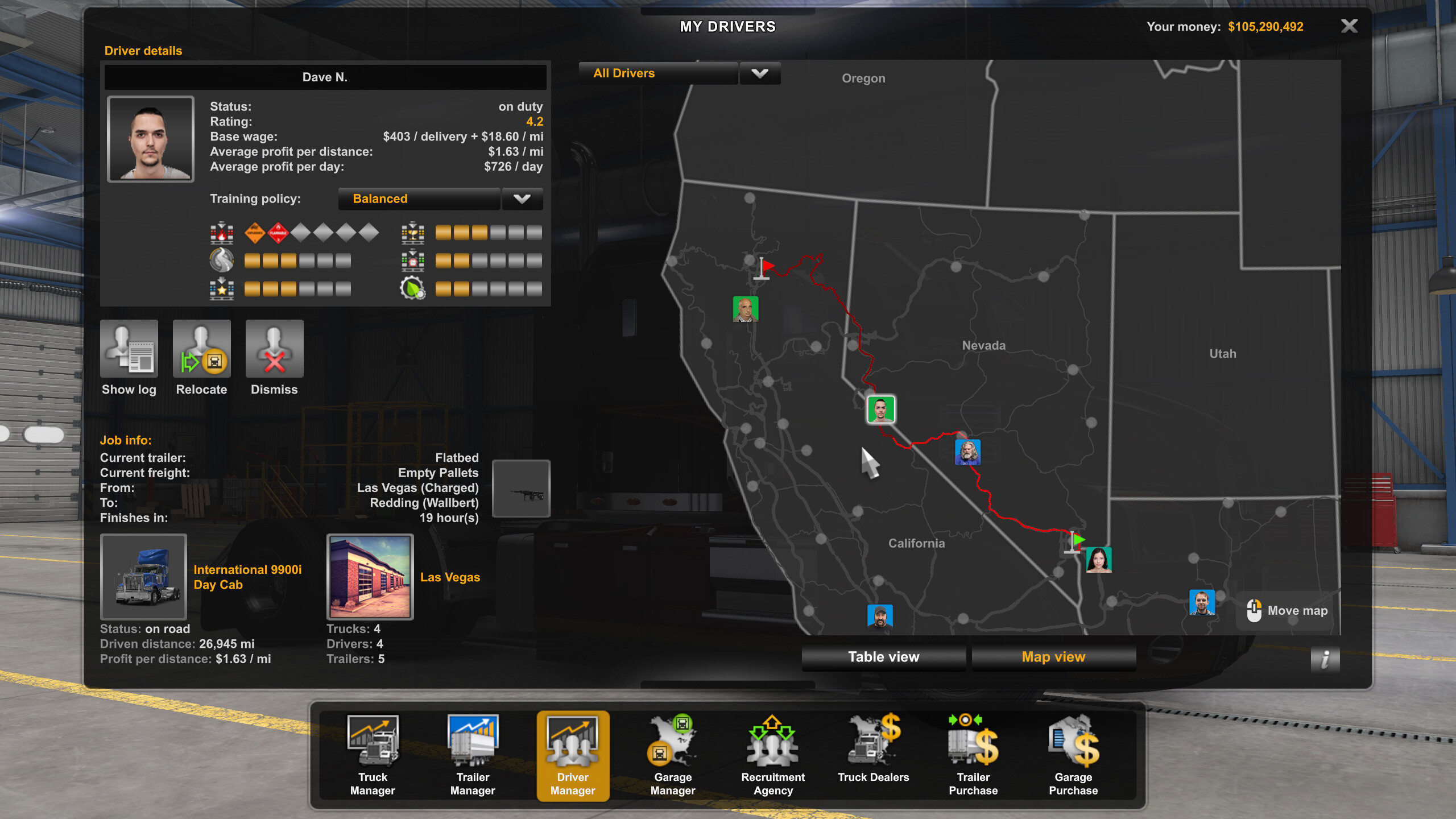Click the Relocate driver icon

(201, 348)
